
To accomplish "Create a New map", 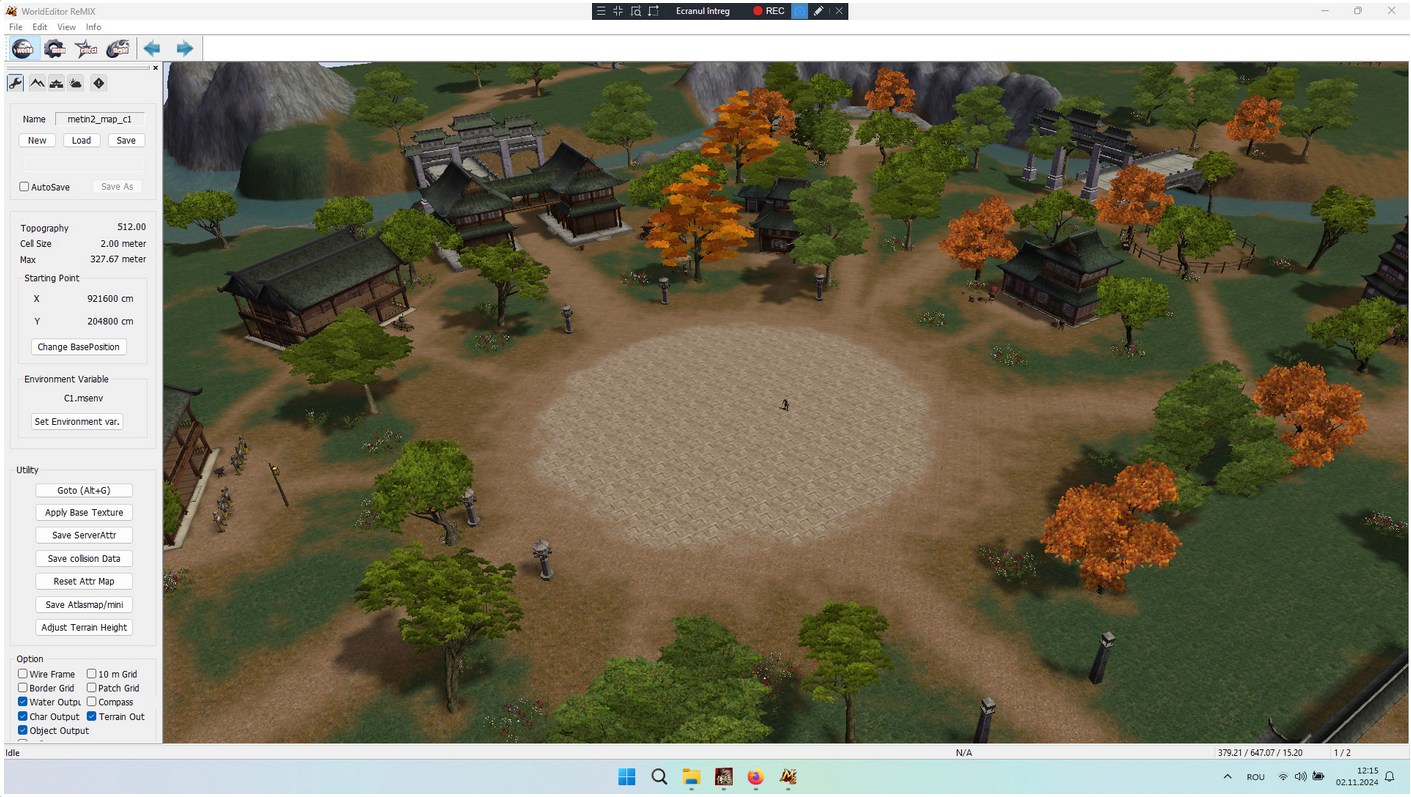I will tap(37, 140).
